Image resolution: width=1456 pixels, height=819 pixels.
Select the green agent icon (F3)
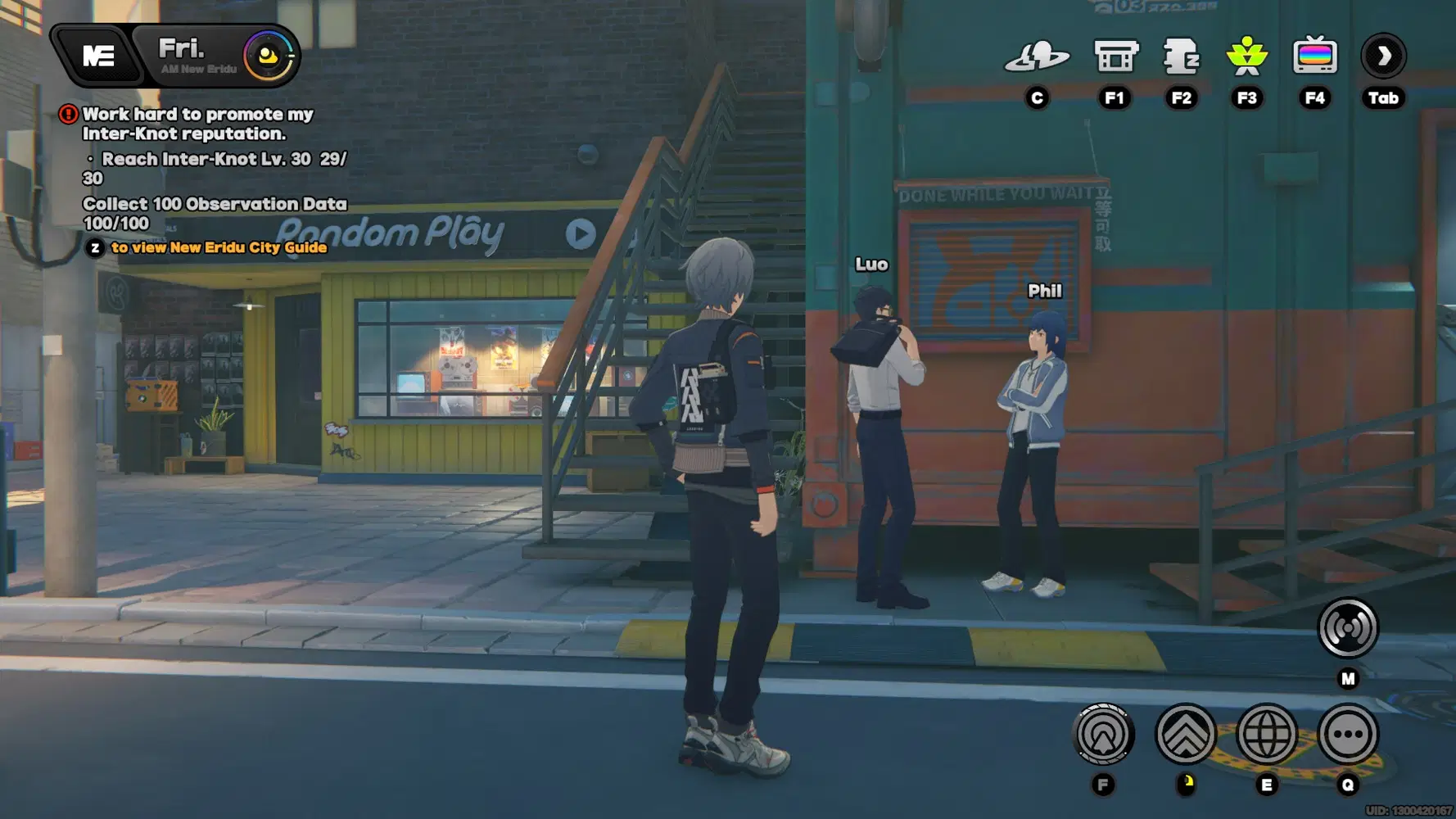click(1247, 56)
